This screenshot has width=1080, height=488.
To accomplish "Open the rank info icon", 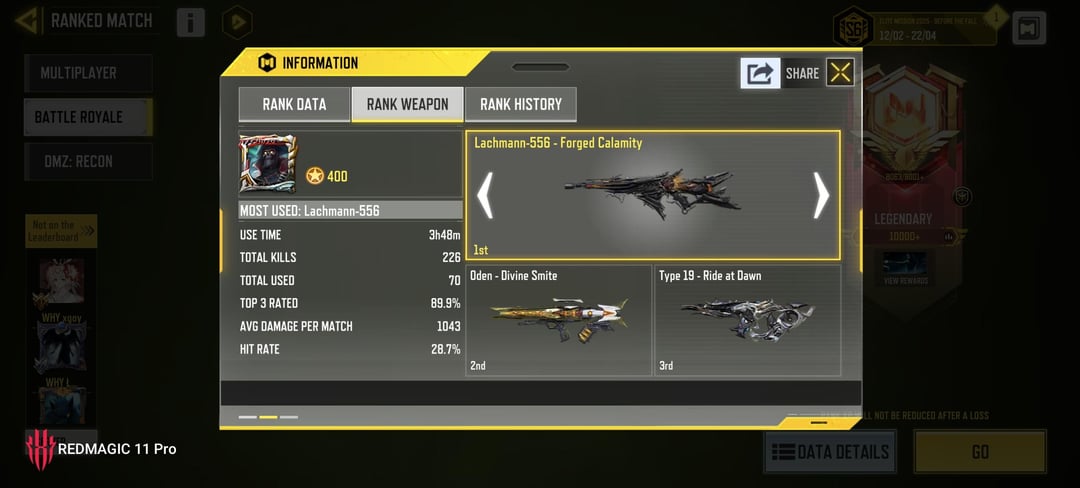I will click(191, 22).
